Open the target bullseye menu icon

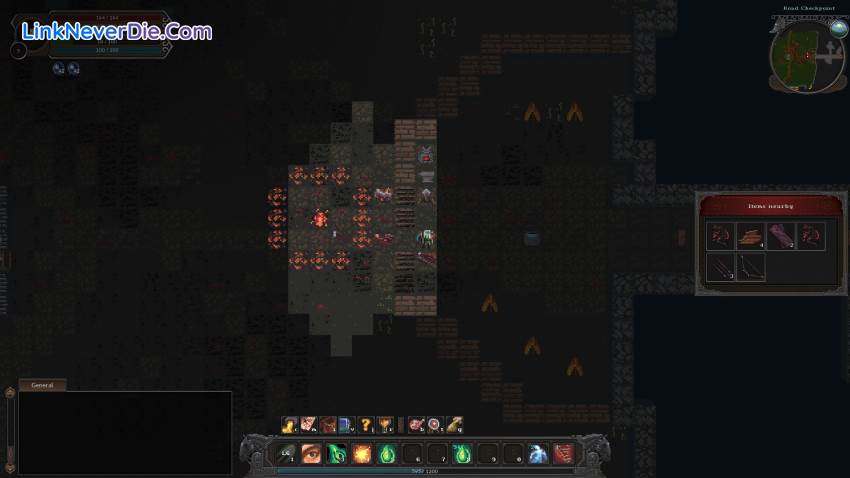pos(434,424)
